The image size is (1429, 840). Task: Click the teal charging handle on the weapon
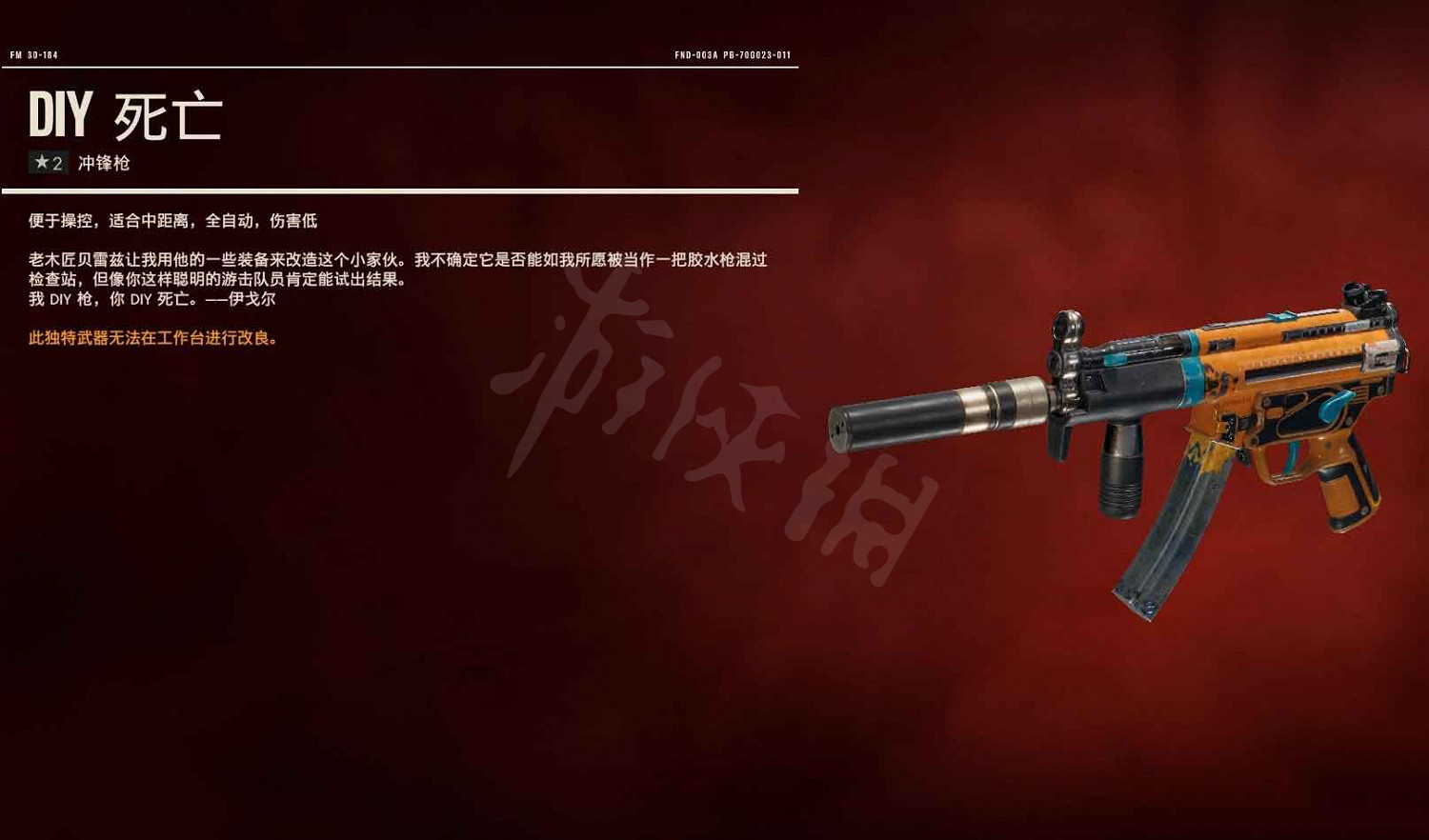1117,359
